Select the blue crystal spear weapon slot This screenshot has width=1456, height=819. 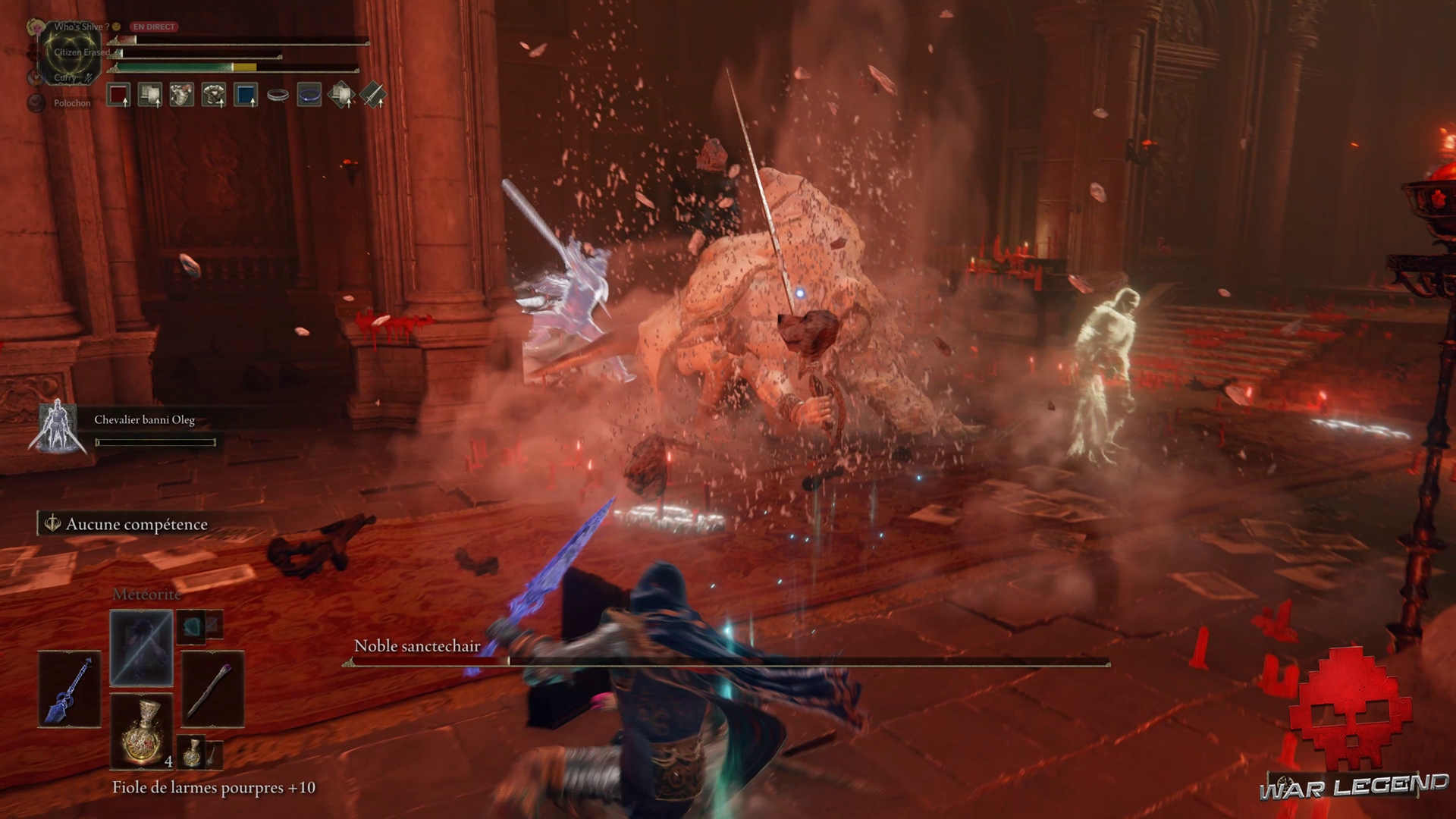coord(70,689)
